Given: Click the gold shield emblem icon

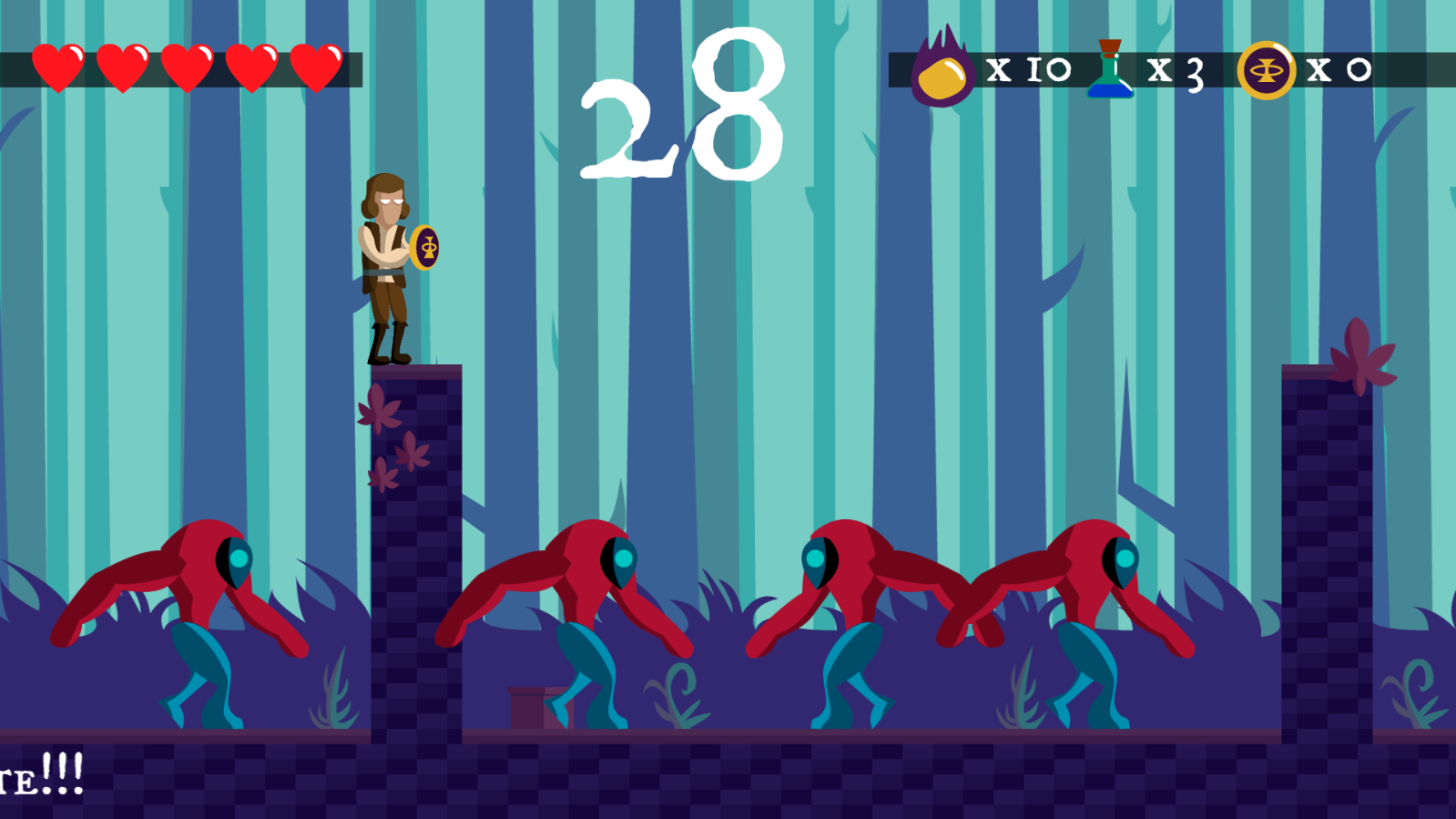Looking at the screenshot, I should tap(1266, 70).
